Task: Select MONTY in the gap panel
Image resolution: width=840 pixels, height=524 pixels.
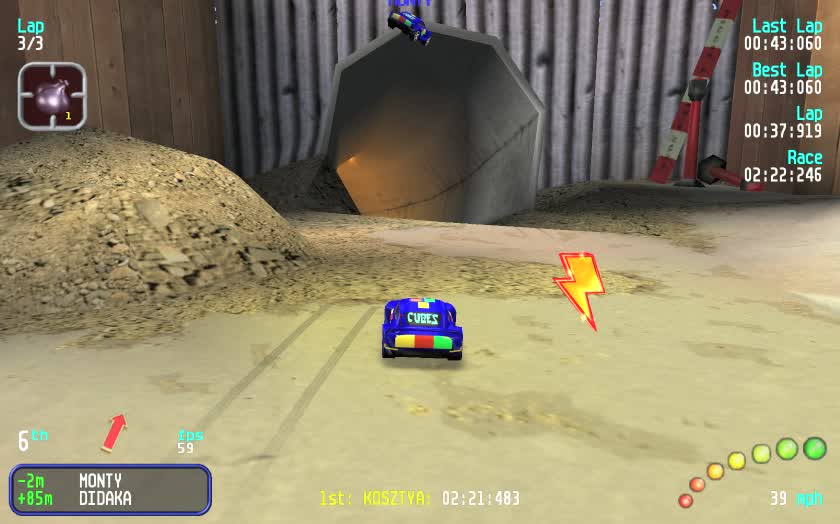Action: click(x=100, y=481)
